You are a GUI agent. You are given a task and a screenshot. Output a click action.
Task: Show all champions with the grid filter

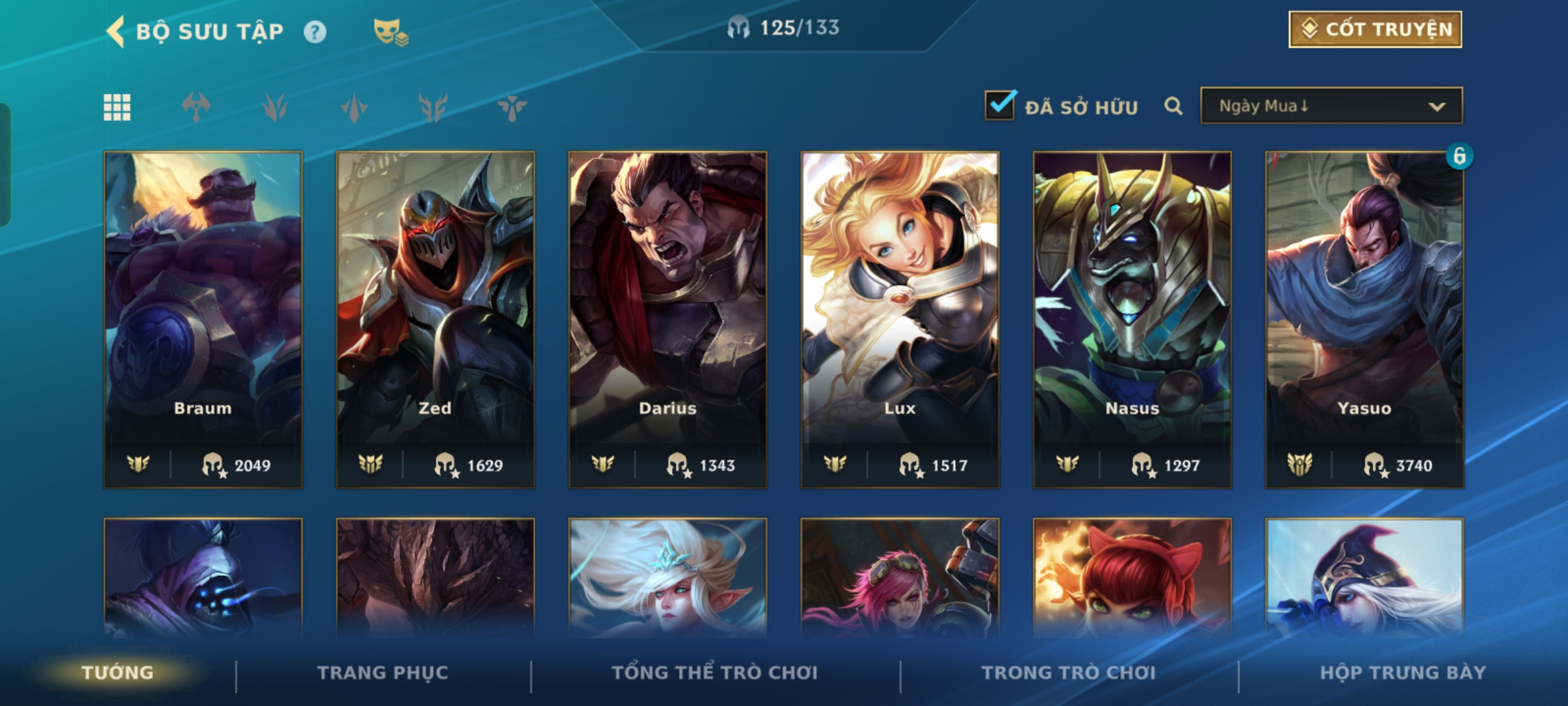click(117, 107)
